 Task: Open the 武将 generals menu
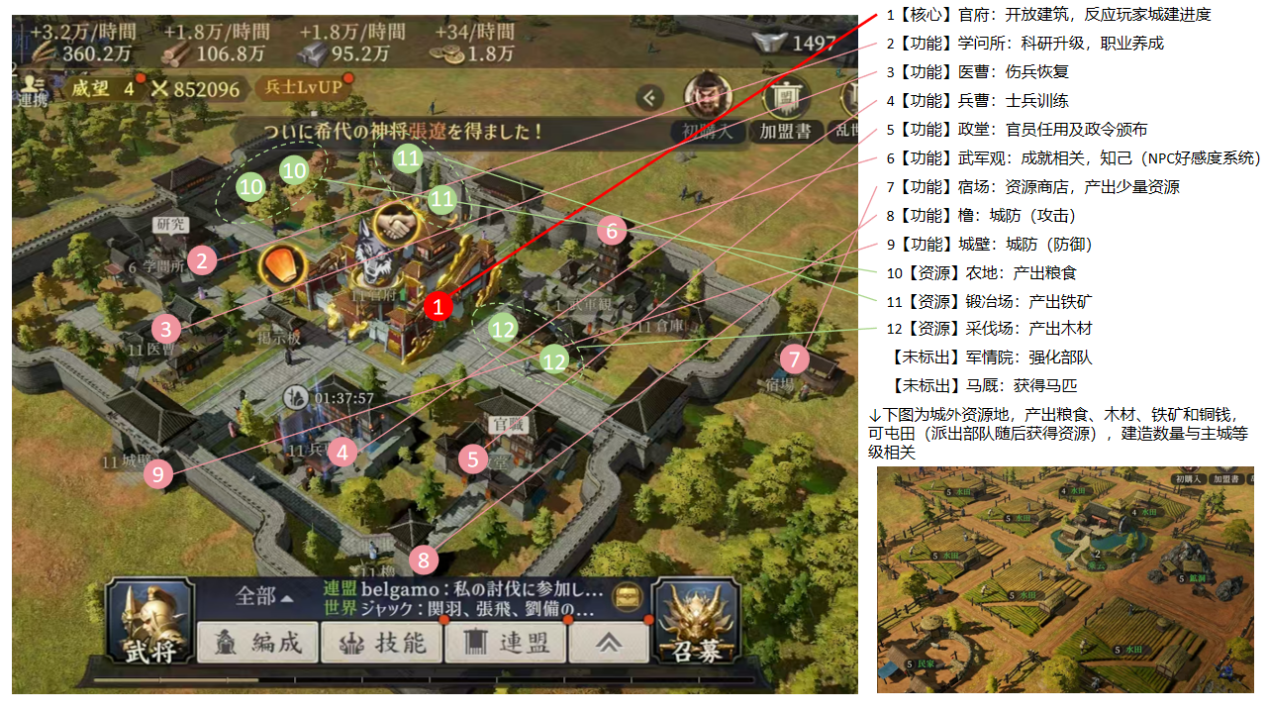(149, 623)
